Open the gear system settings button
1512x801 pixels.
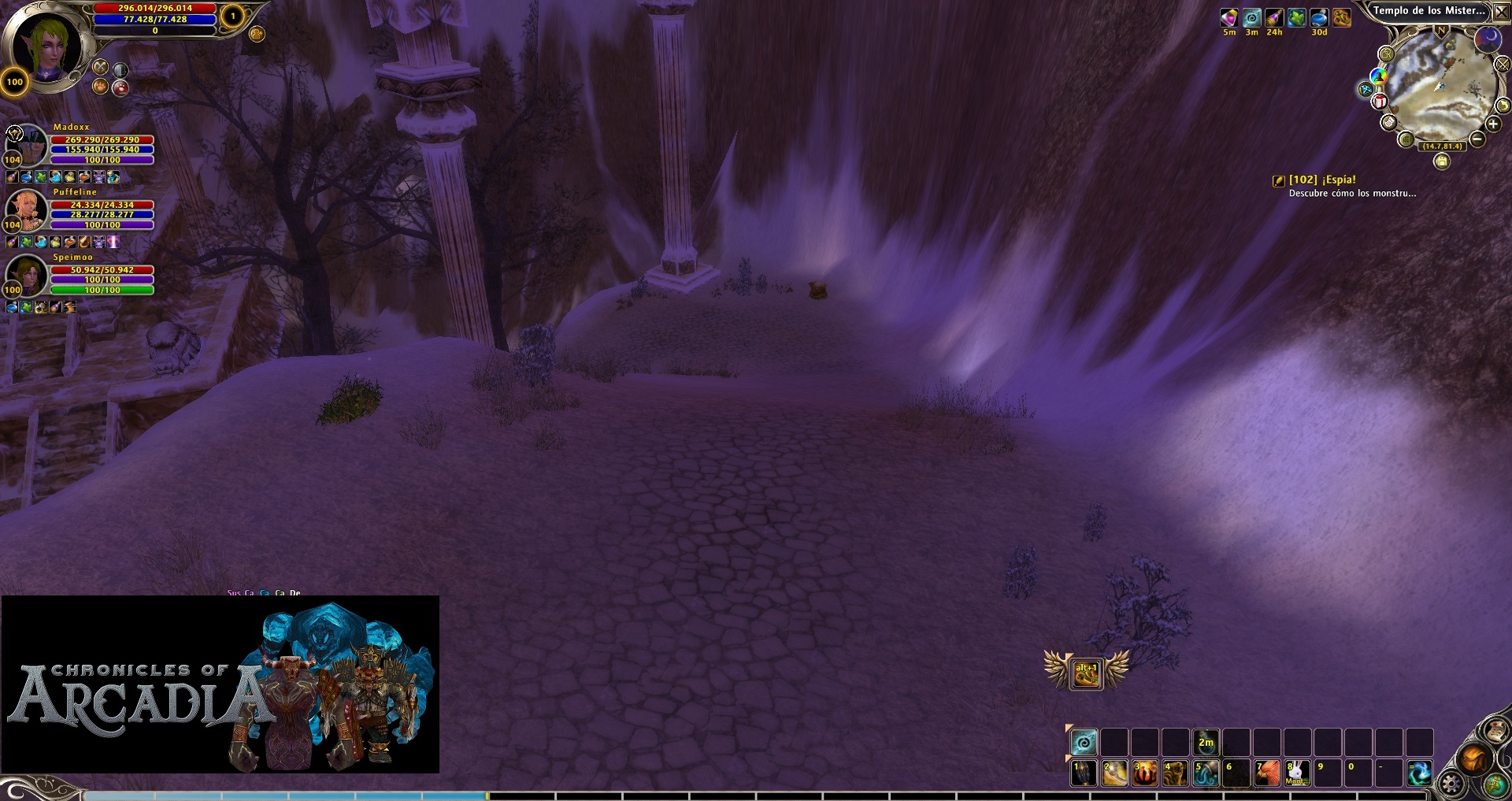click(1451, 784)
